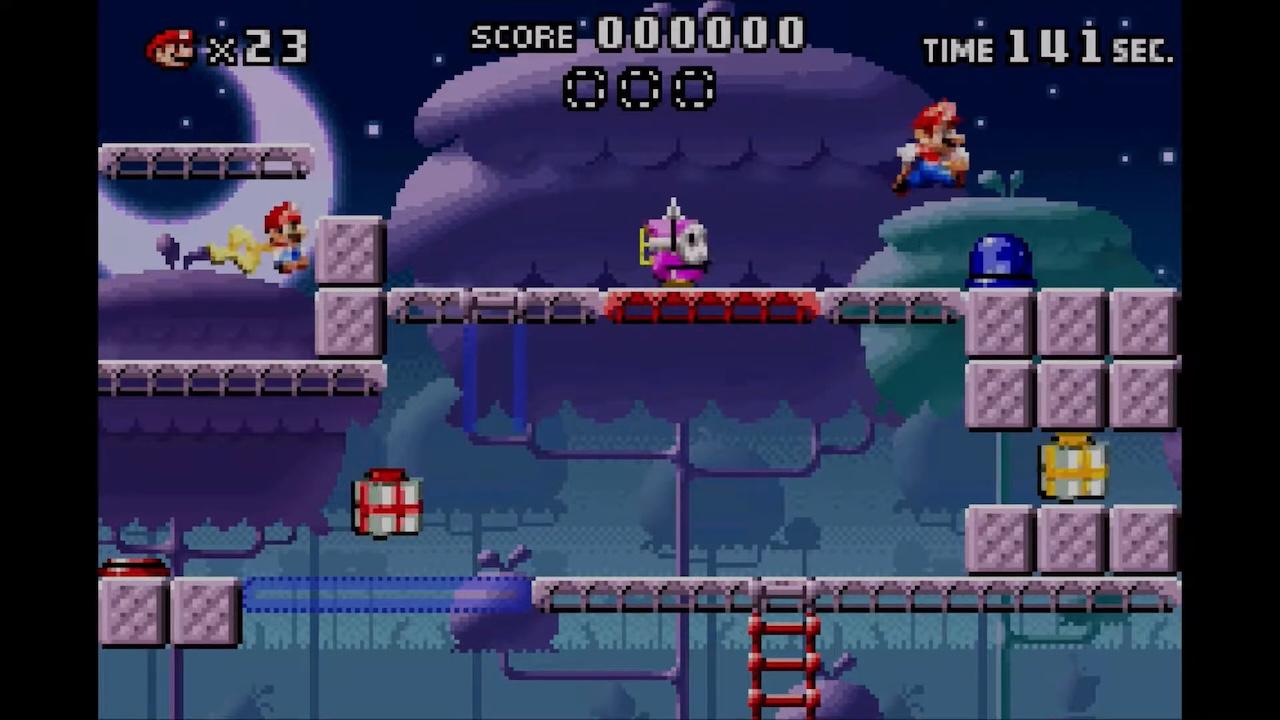Screen dimensions: 1280x720
Task: Select the yellow-ribboned present box
Action: 1072,467
